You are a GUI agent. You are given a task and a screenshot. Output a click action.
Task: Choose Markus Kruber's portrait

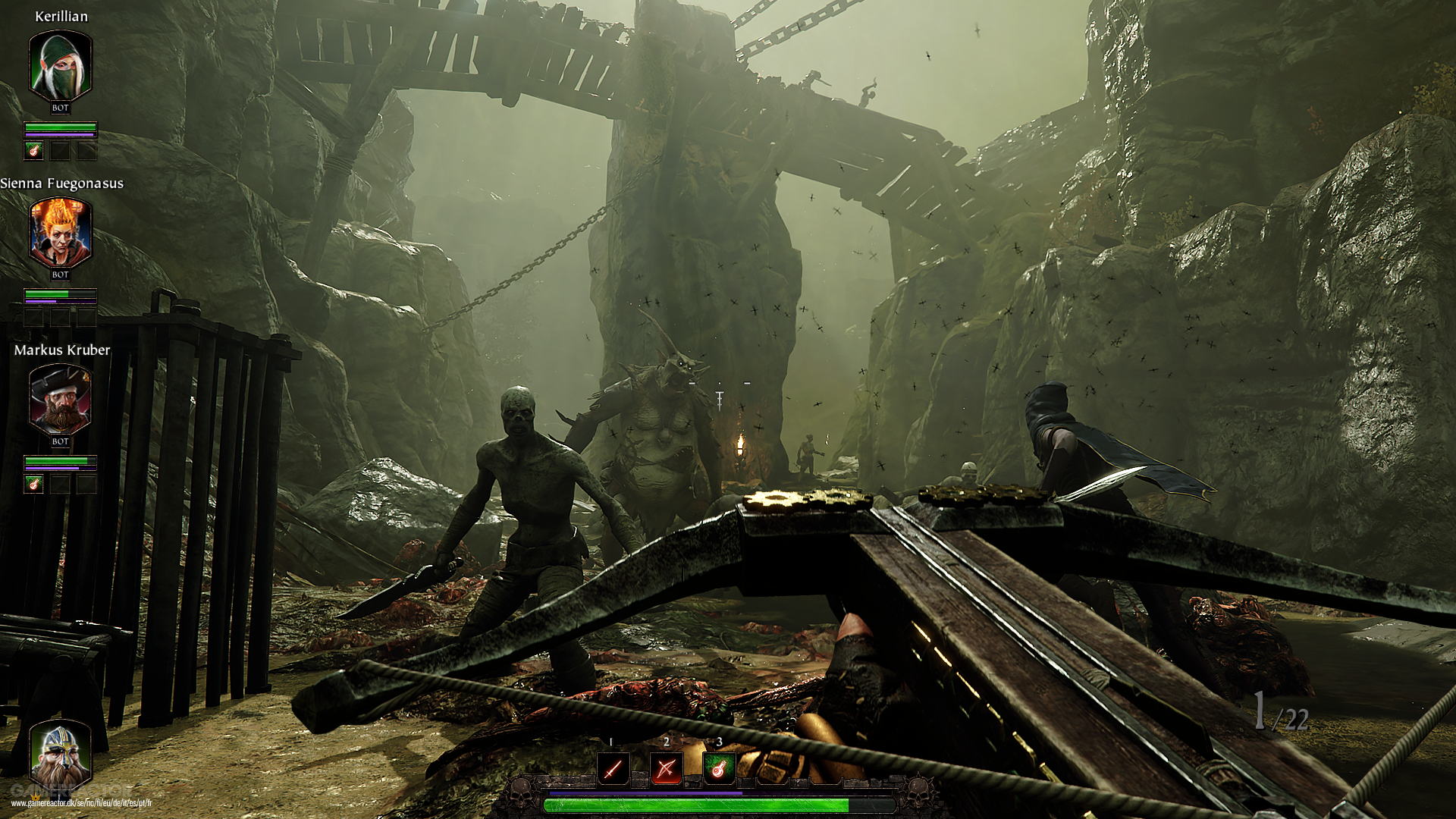(x=60, y=400)
